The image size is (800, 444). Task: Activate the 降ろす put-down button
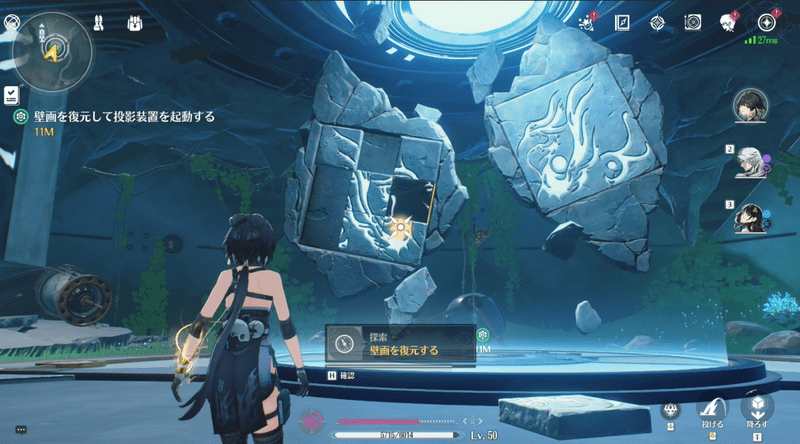(x=757, y=409)
